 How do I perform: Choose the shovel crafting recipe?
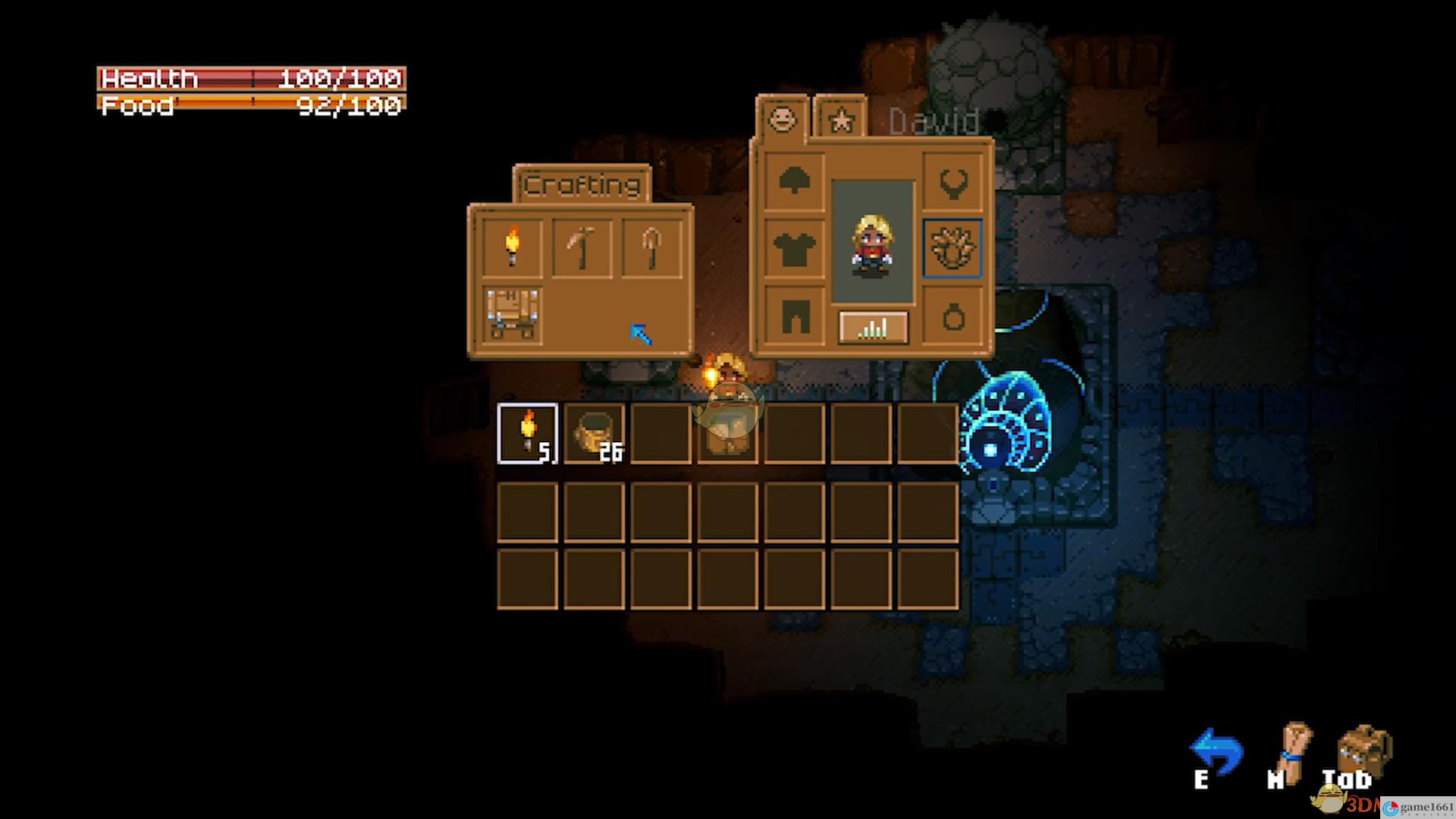[x=651, y=247]
